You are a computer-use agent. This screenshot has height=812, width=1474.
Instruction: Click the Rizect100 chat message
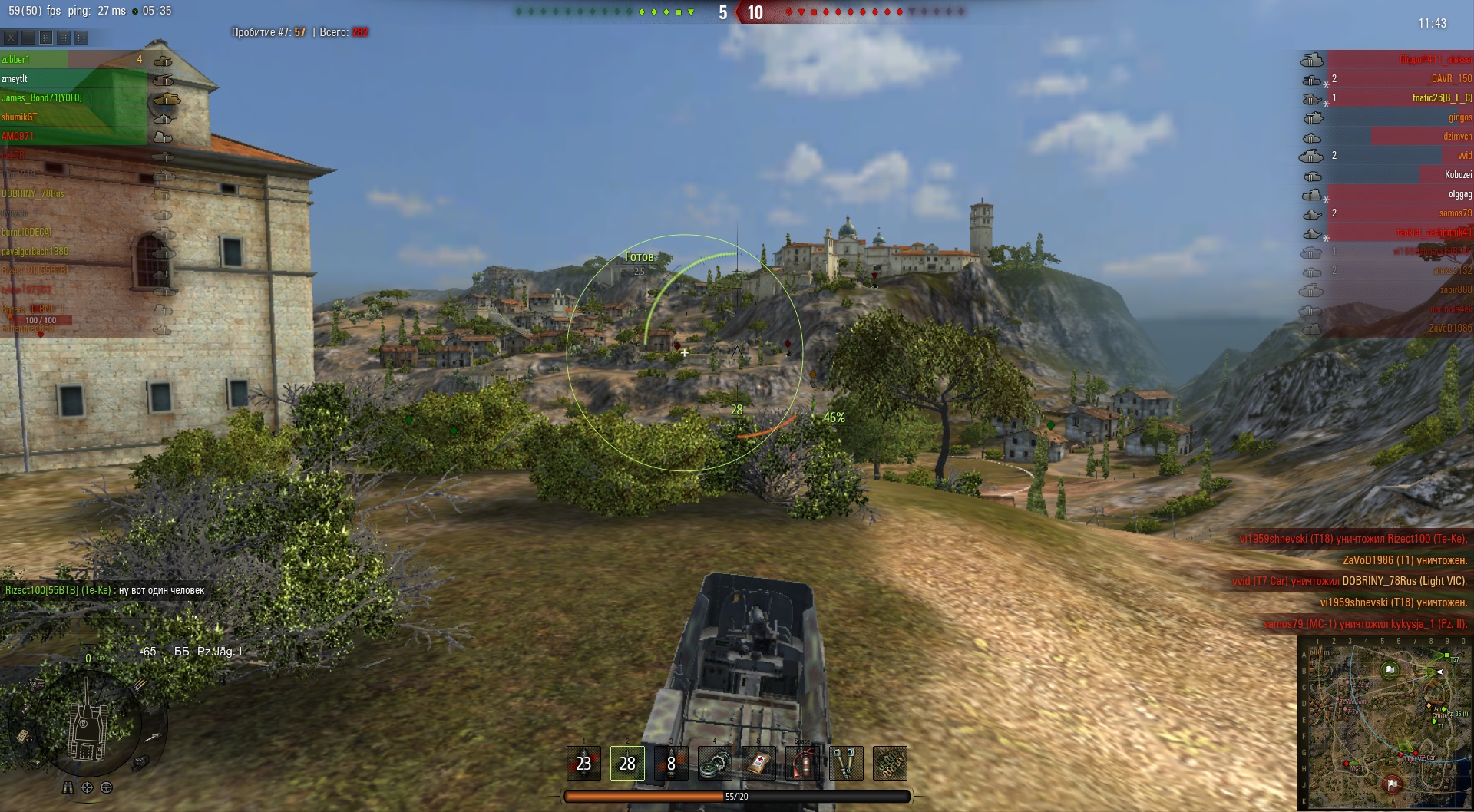pyautogui.click(x=105, y=590)
